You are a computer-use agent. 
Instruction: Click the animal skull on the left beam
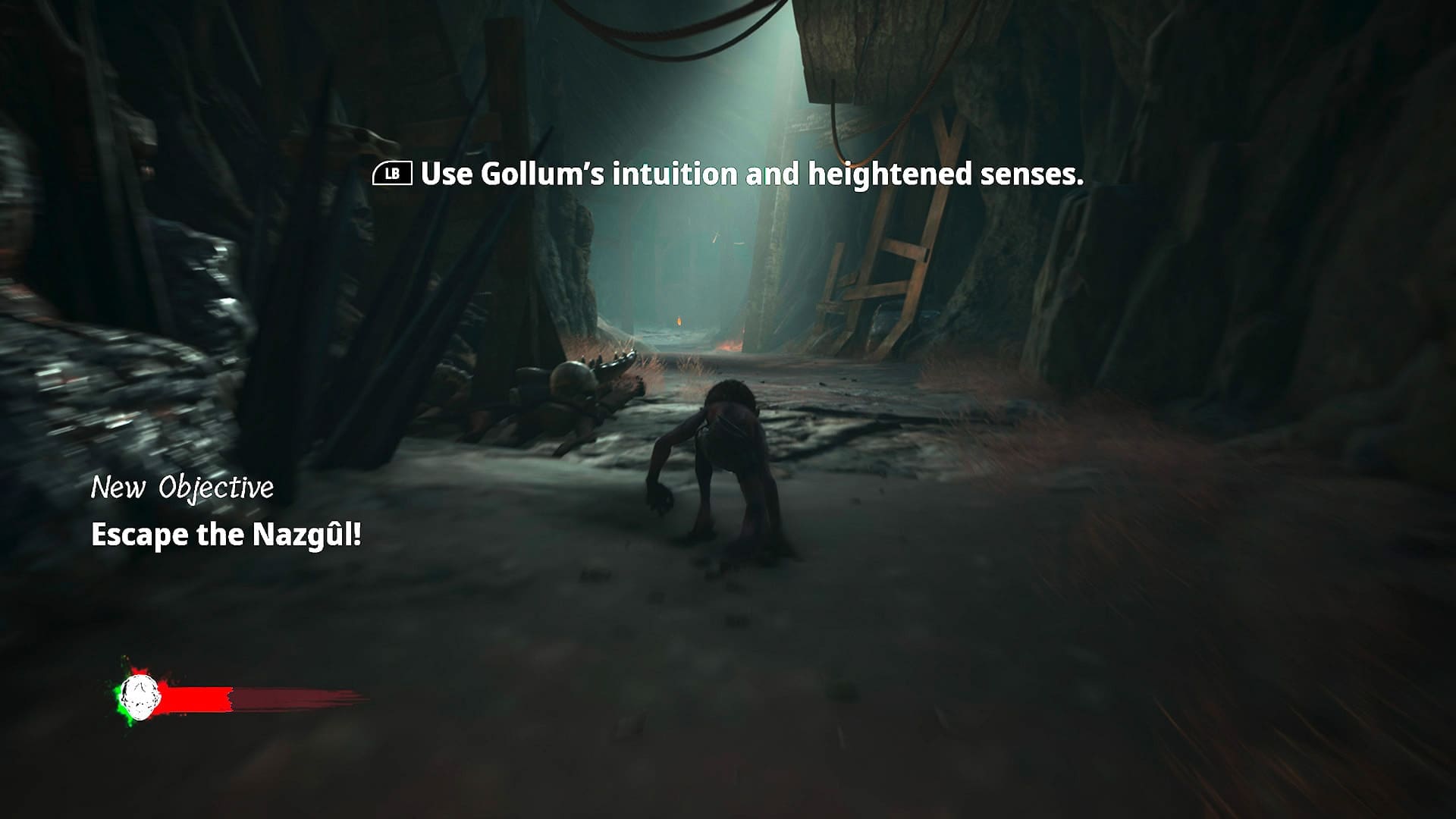tap(364, 140)
